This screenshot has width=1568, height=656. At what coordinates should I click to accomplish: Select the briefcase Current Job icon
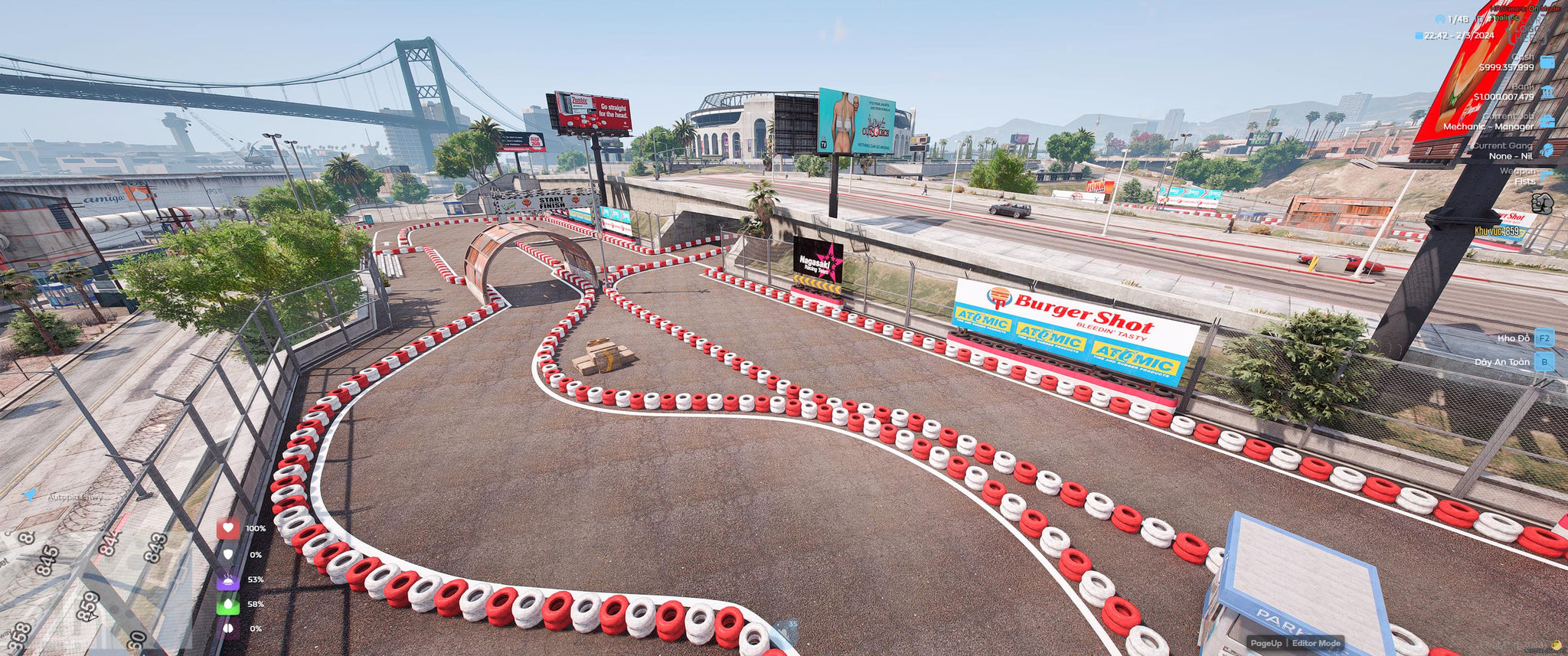1547,121
